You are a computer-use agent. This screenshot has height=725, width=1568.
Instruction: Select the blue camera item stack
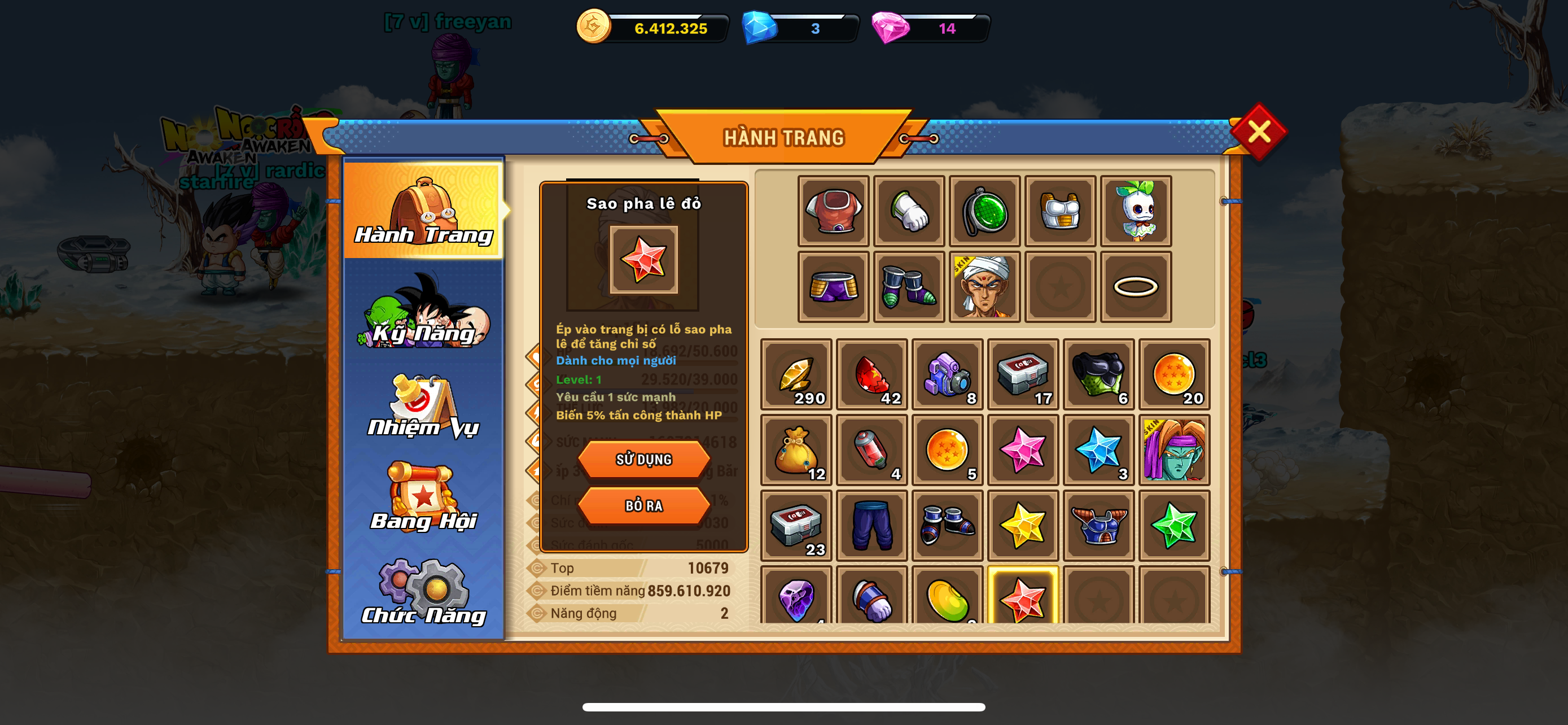[947, 374]
